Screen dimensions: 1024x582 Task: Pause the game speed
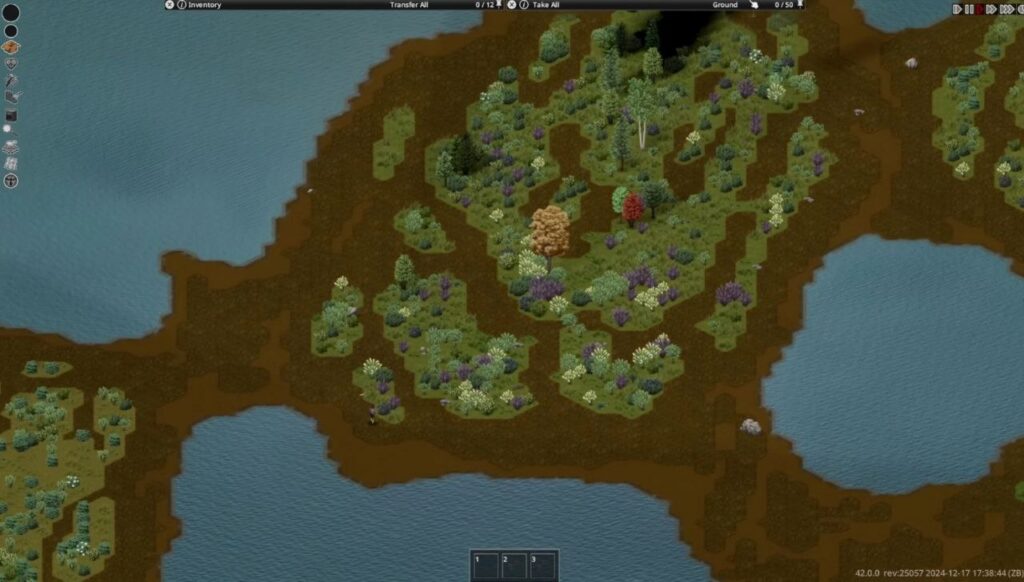969,9
